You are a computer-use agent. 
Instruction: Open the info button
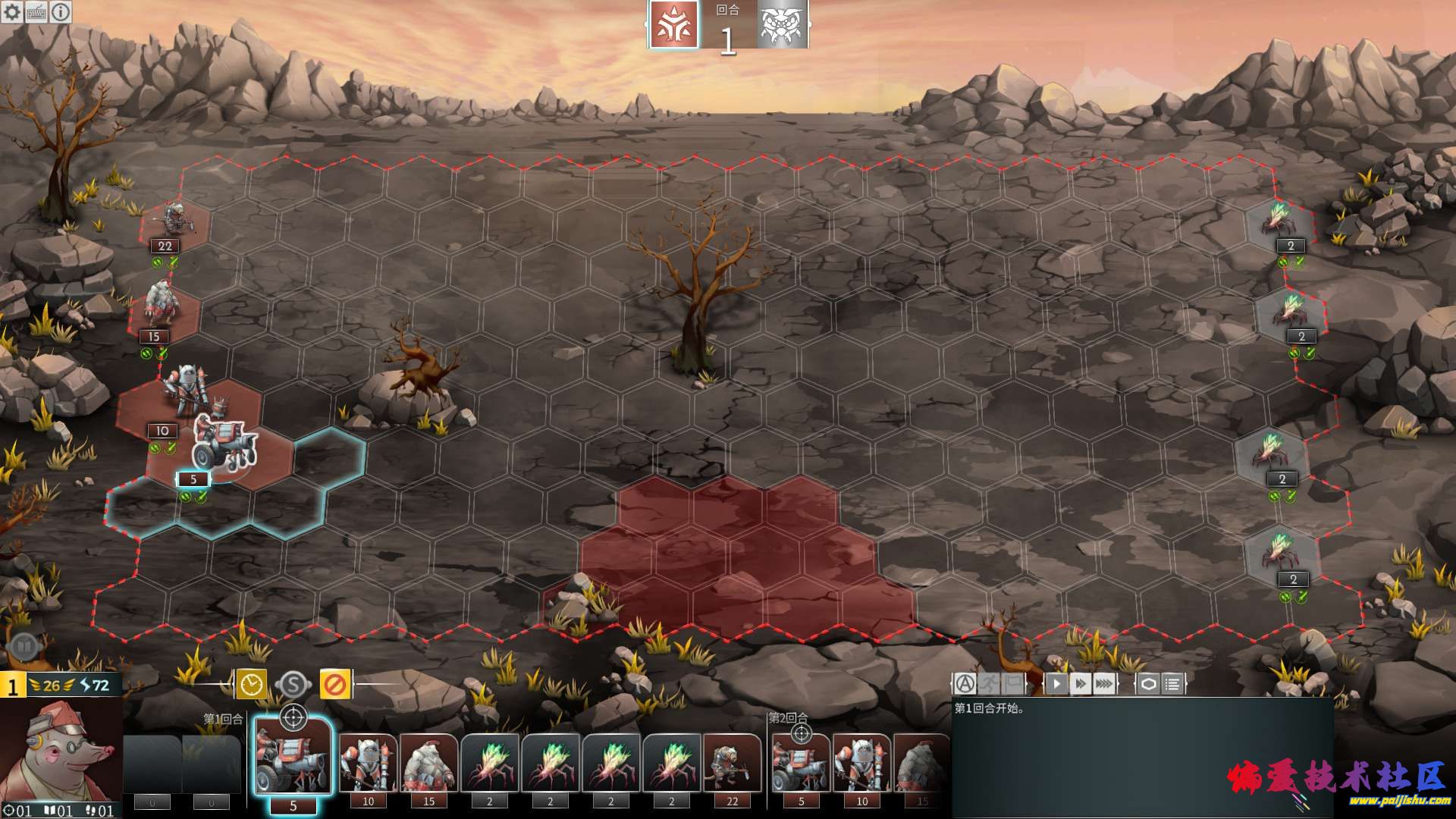click(61, 12)
